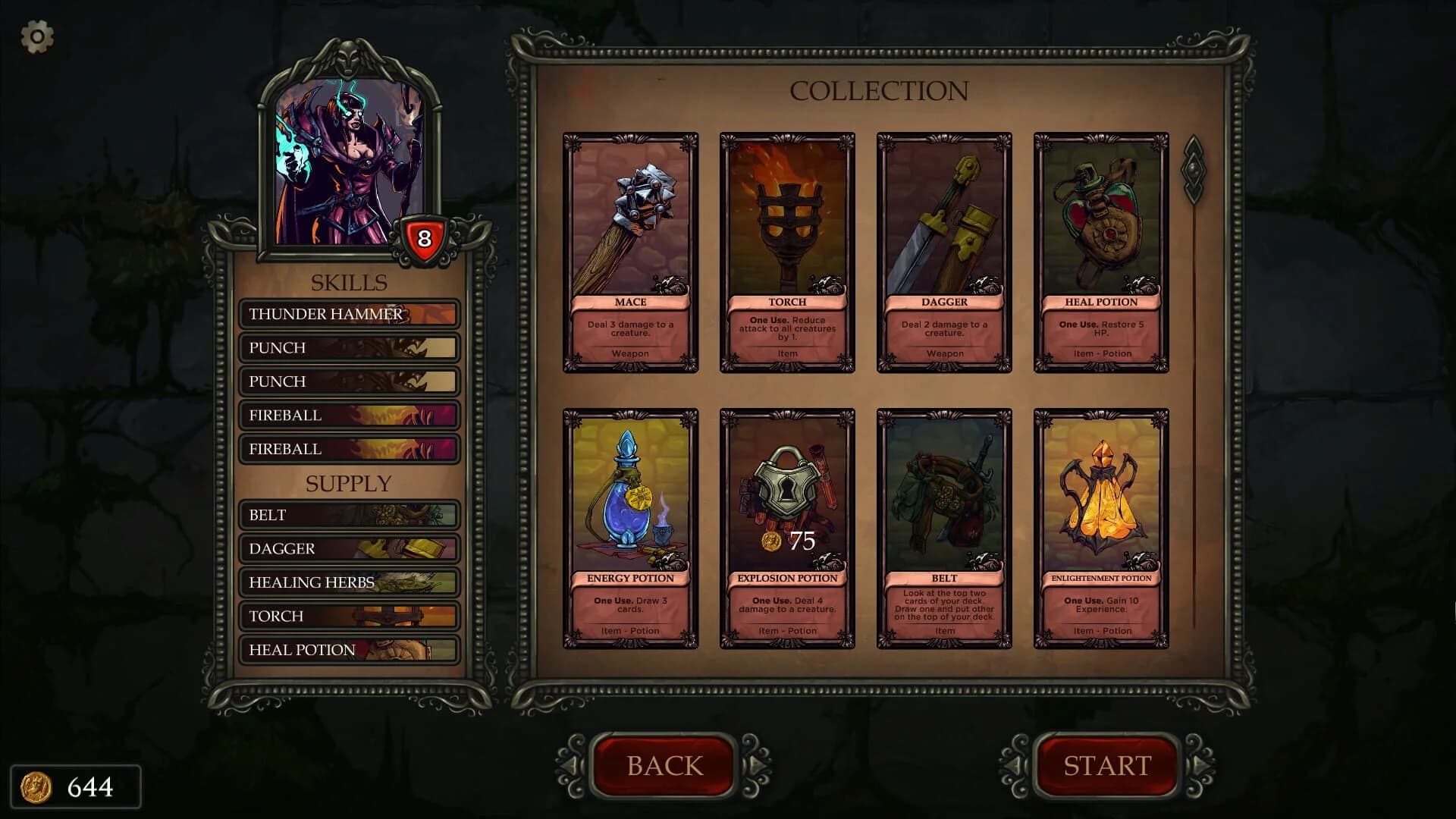Viewport: 1456px width, 819px height.
Task: Click Belt in the Supply list
Action: coord(349,515)
